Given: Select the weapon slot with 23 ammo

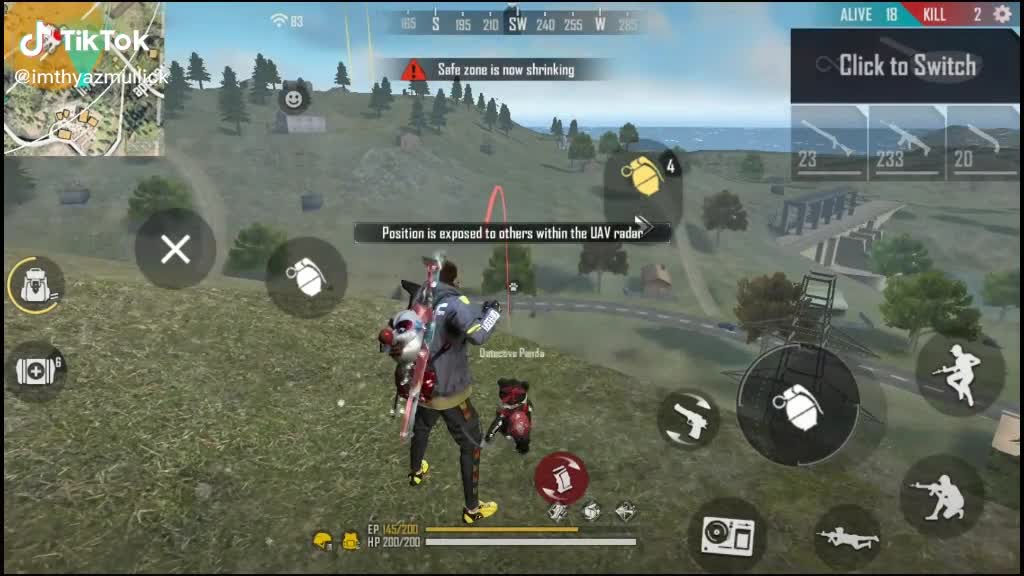Looking at the screenshot, I should pos(829,143).
